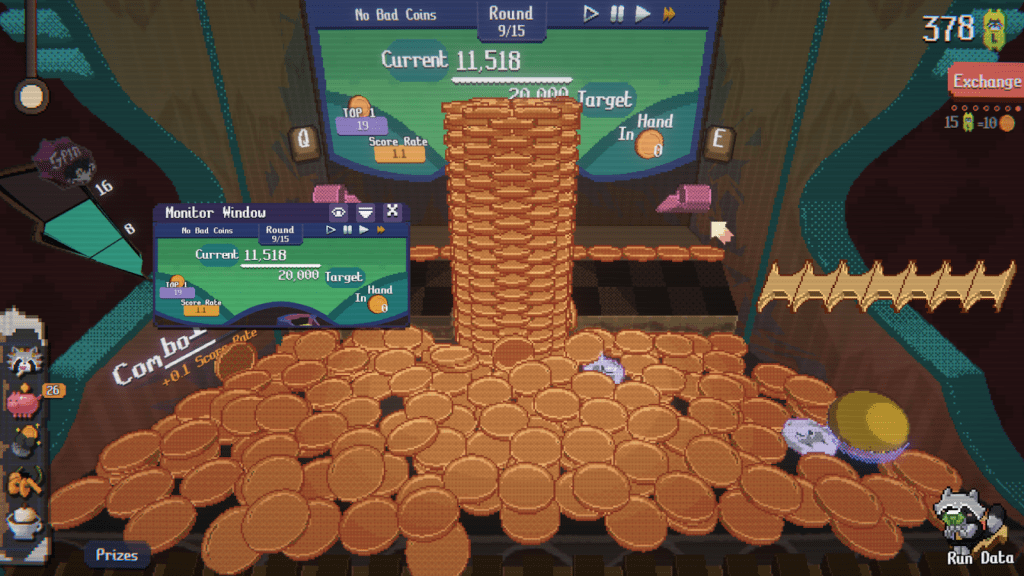Choose the pretzel item in the sidebar

22,483
